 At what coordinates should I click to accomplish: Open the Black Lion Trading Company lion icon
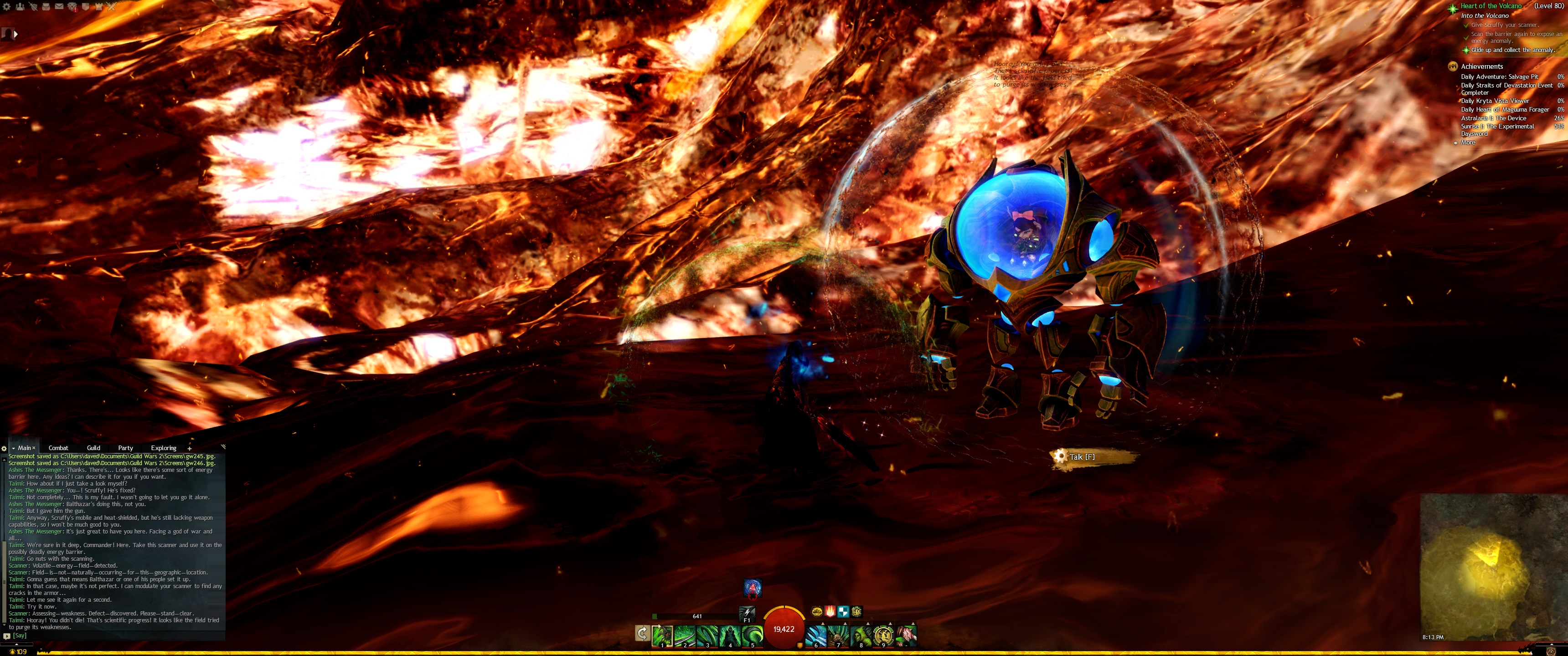(72, 7)
